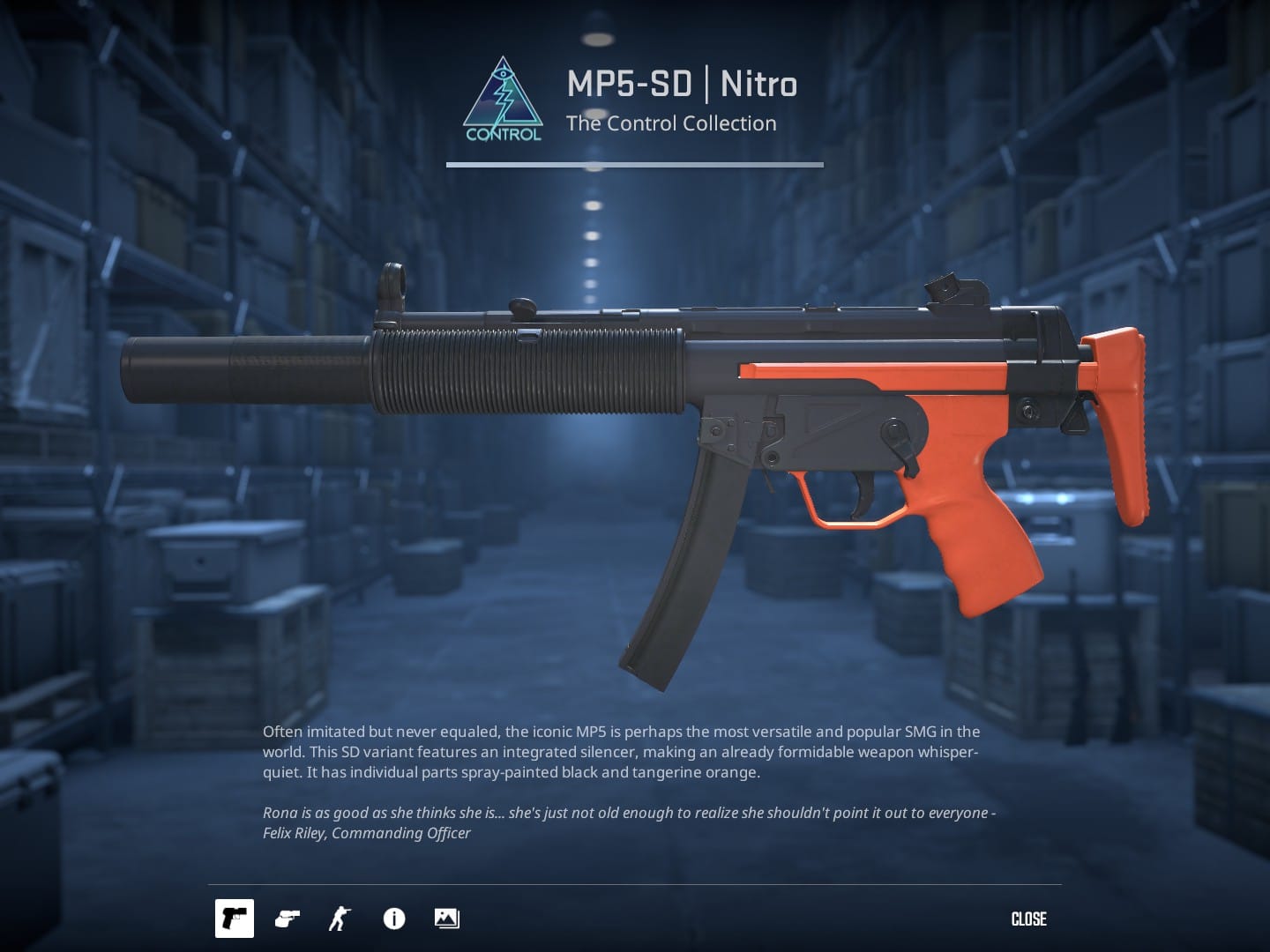Select the pistol weapon-only view icon
Screen dimensions: 1270x952
coord(235,919)
